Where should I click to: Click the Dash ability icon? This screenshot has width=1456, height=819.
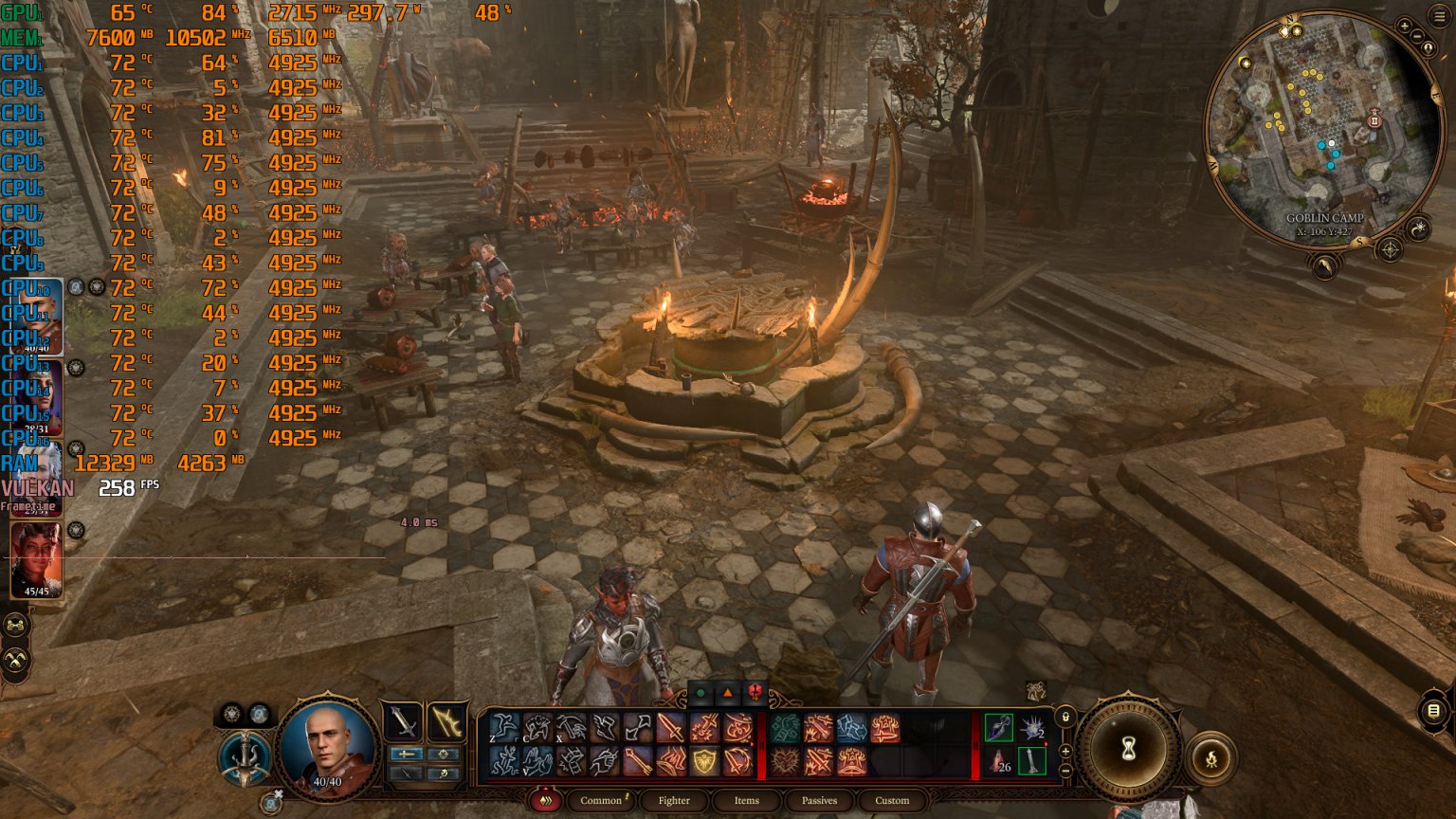605,726
